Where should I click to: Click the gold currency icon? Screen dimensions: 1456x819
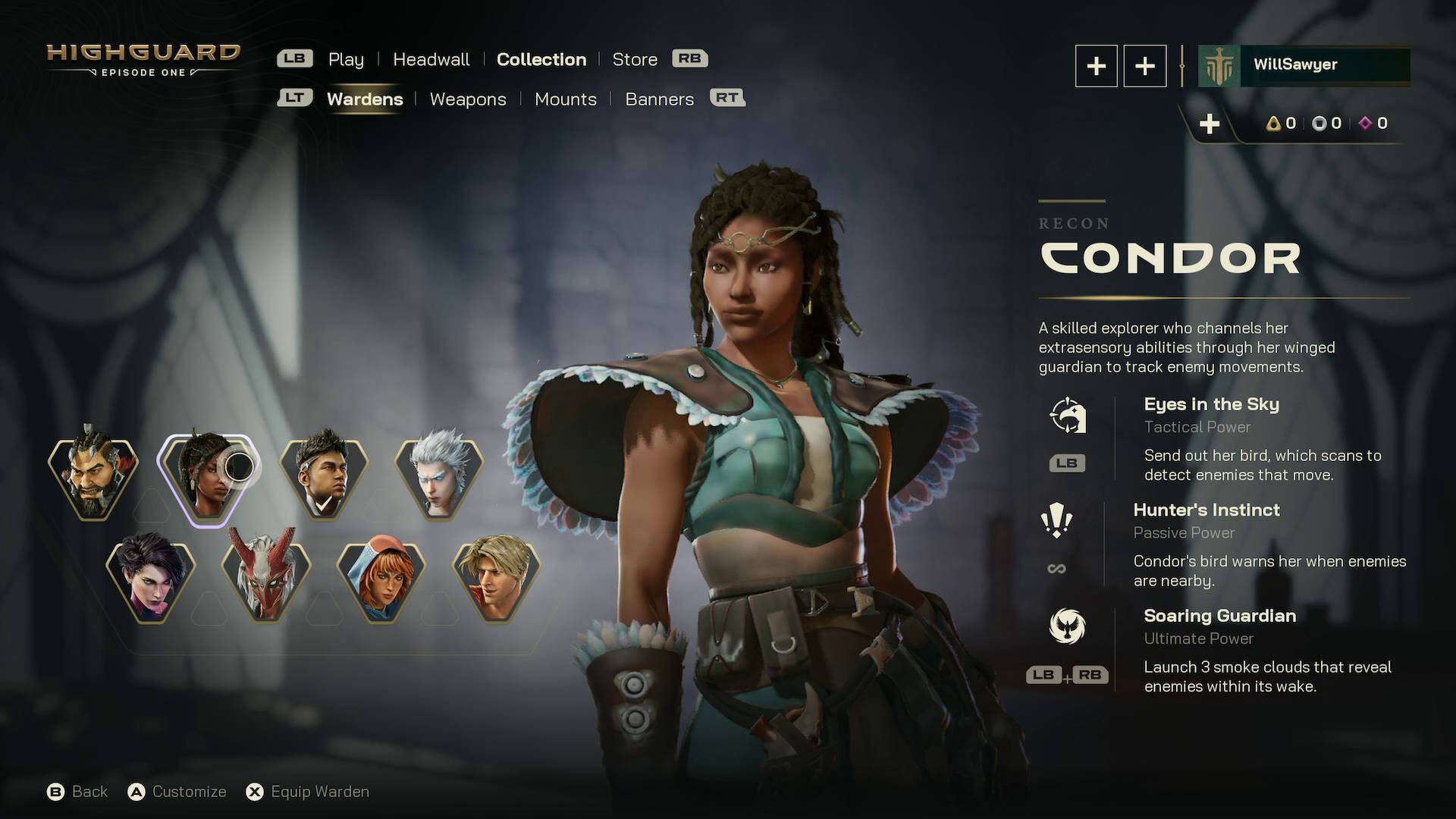[x=1272, y=124]
